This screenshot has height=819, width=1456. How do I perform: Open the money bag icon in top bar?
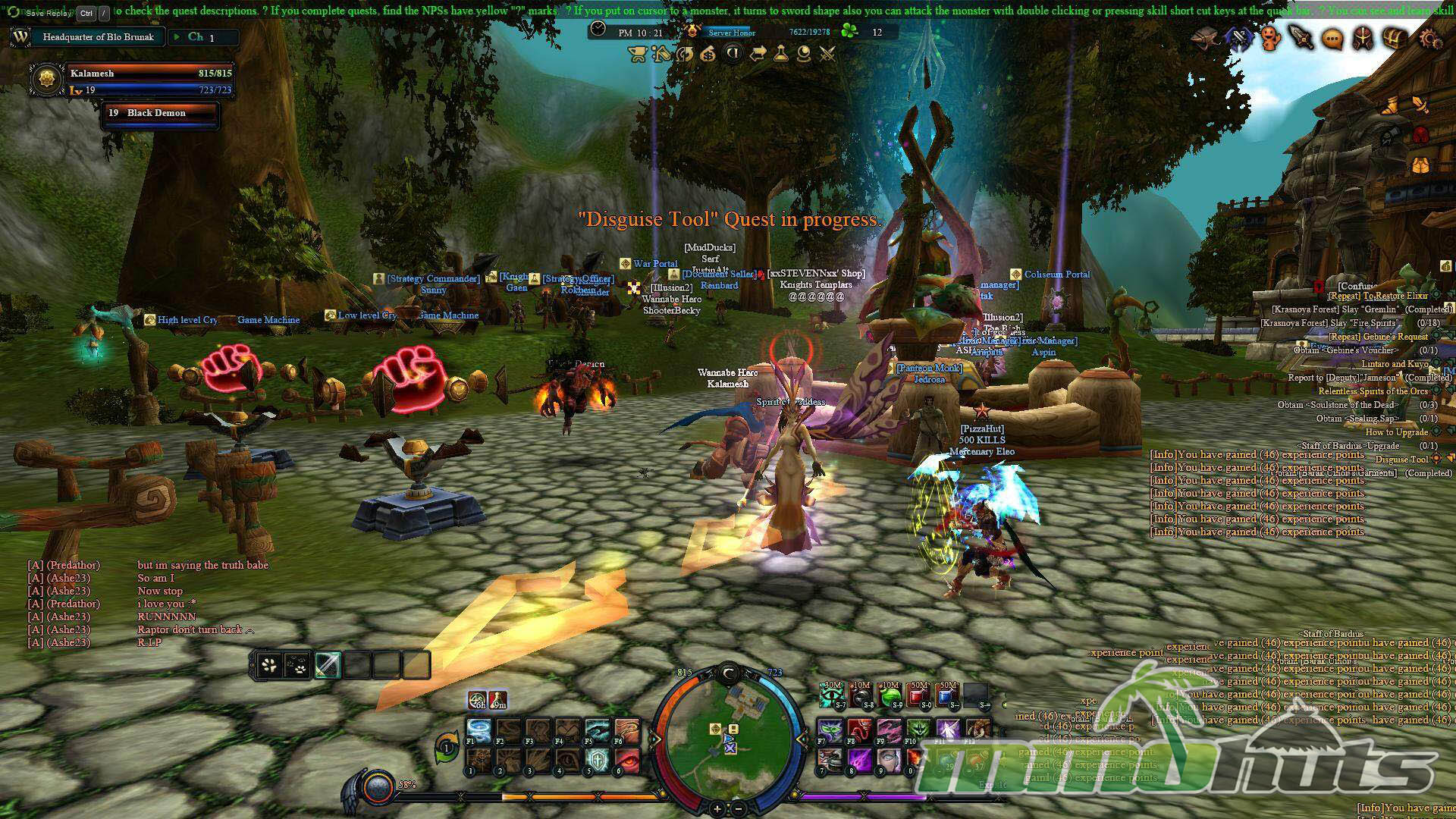pyautogui.click(x=708, y=54)
